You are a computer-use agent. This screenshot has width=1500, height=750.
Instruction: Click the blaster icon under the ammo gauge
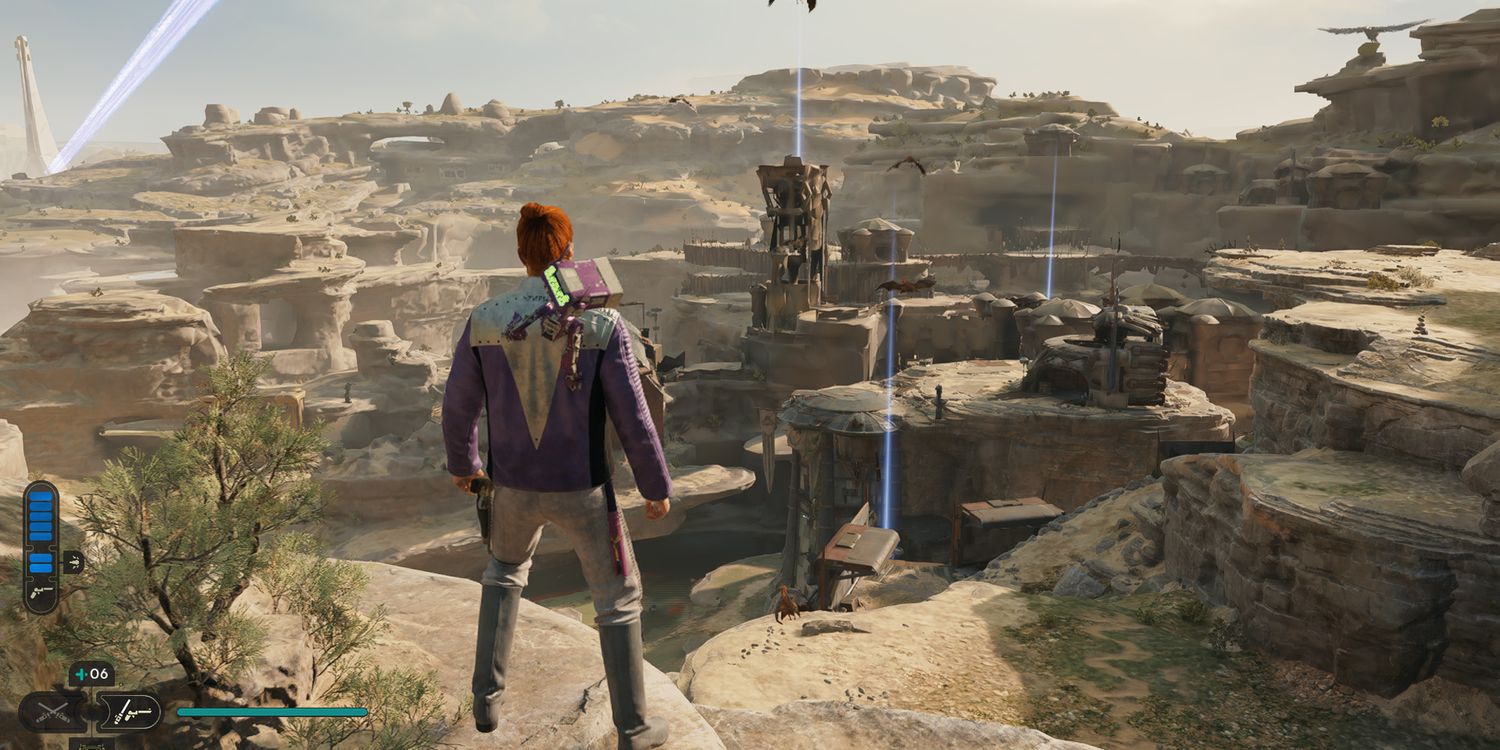point(41,594)
